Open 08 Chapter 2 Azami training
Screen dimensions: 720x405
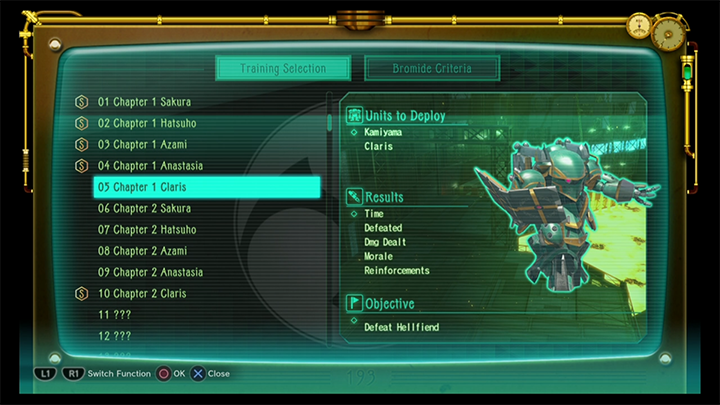point(143,251)
